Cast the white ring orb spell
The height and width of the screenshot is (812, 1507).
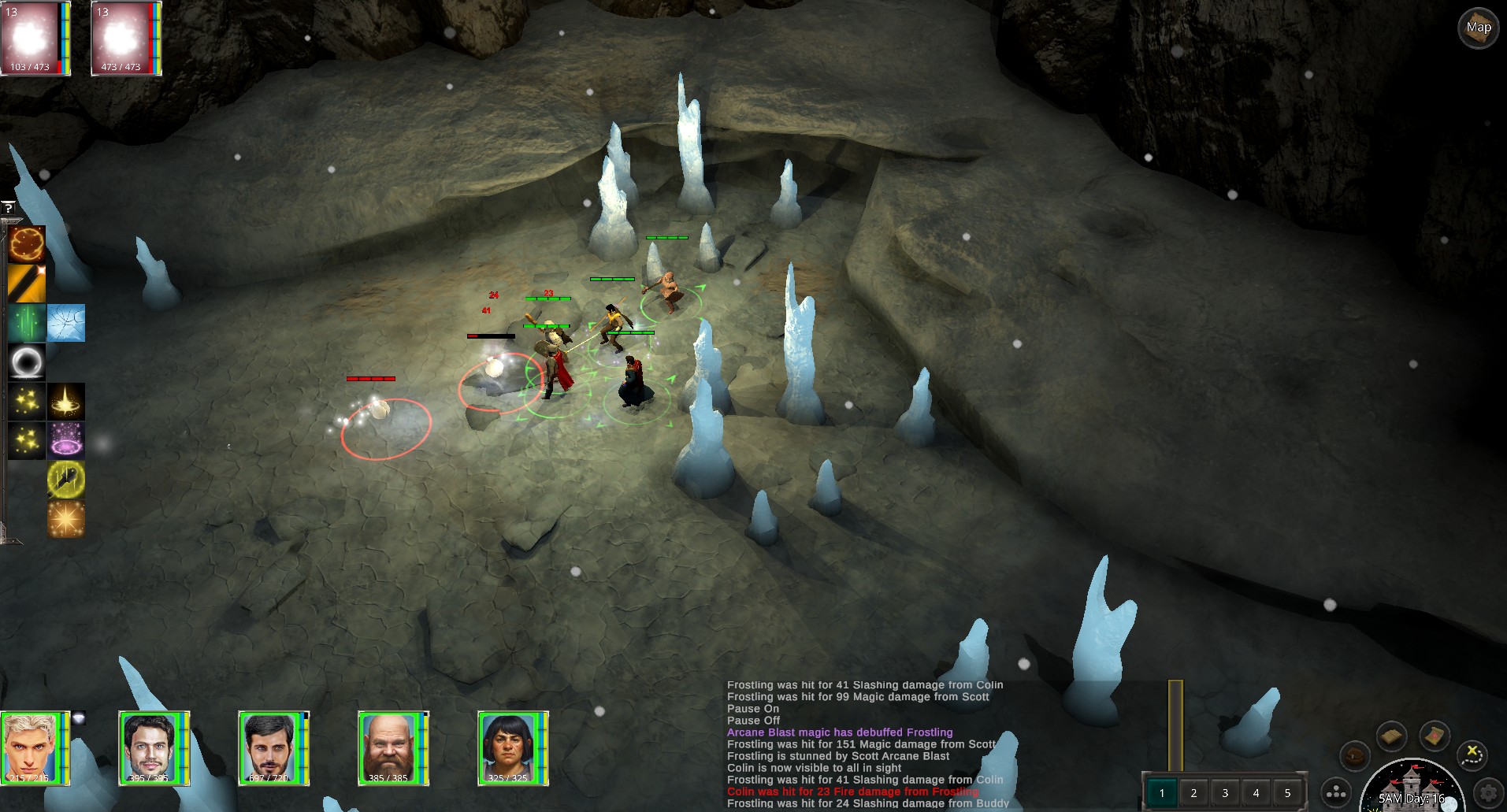[27, 362]
